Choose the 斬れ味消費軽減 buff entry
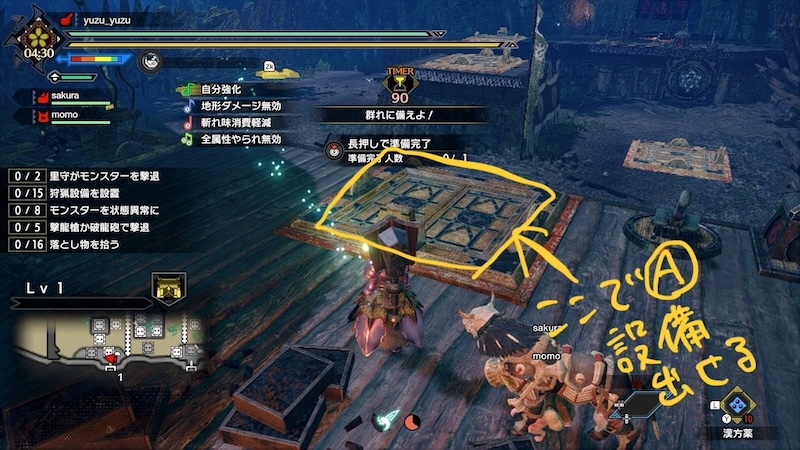Image resolution: width=800 pixels, height=450 pixels. [x=240, y=123]
